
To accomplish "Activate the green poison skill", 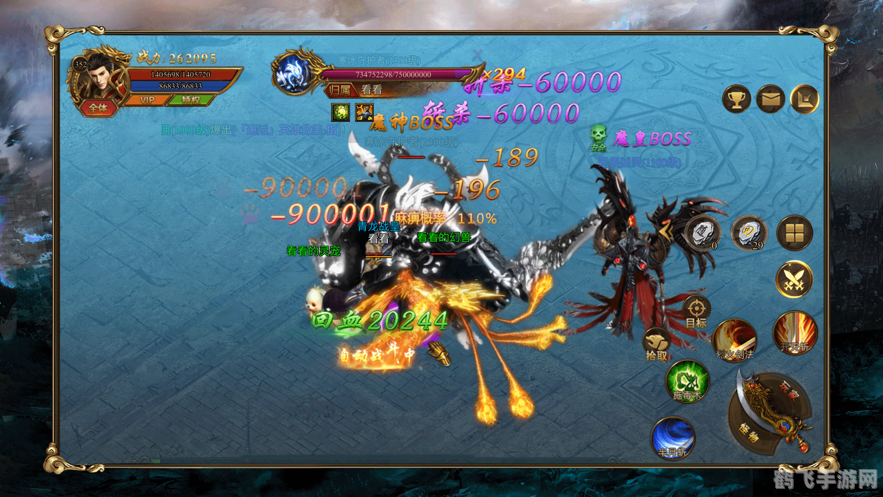I will [x=687, y=381].
